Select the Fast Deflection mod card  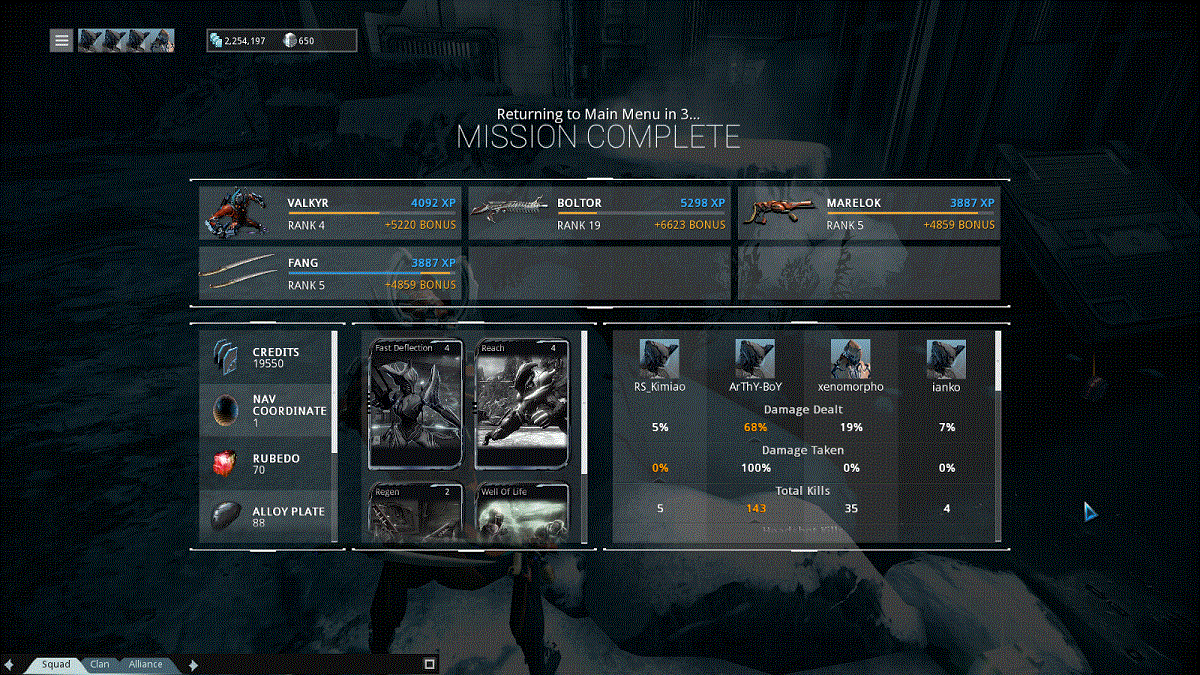(416, 404)
